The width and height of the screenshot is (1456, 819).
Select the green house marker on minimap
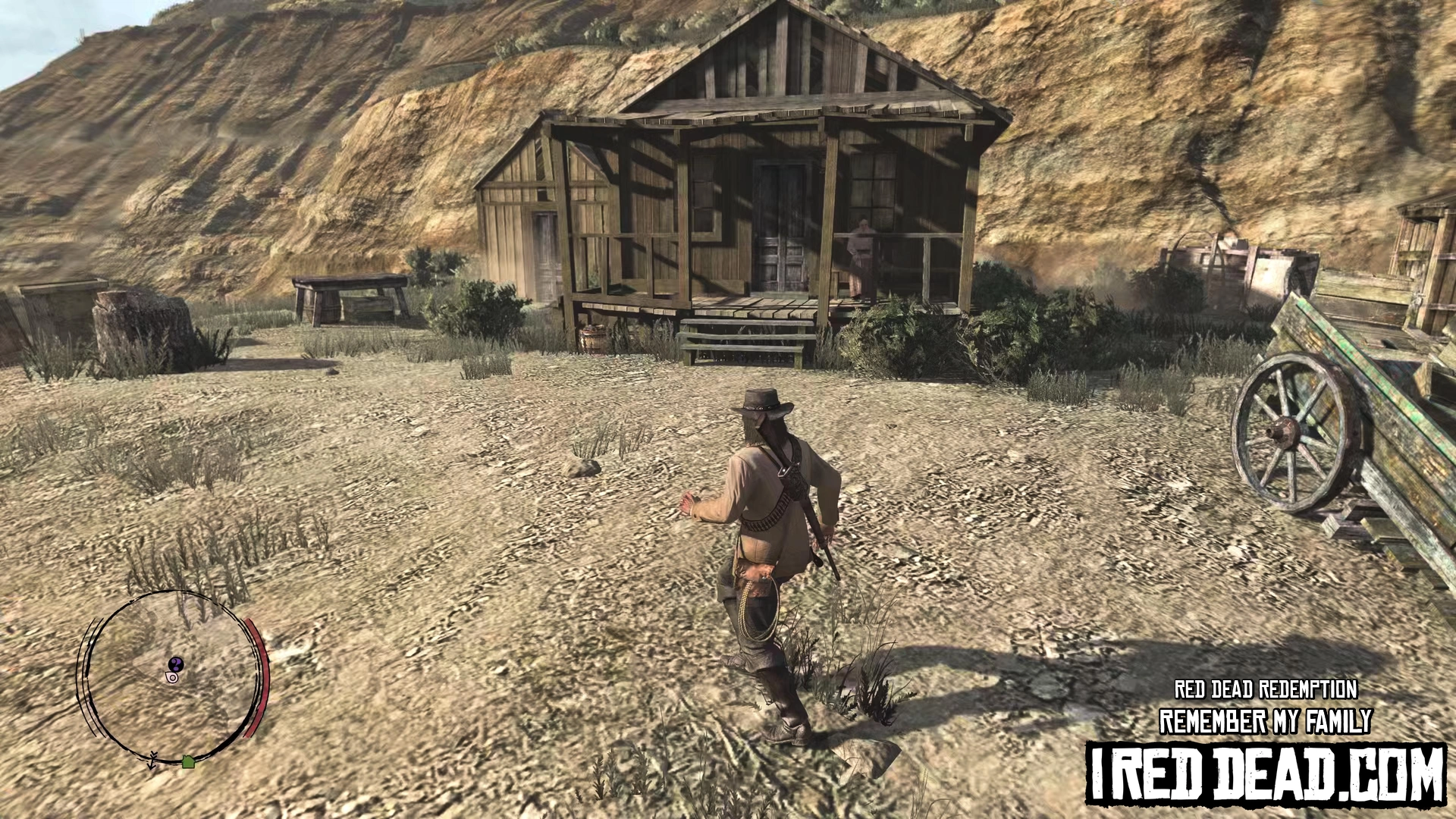pos(188,761)
